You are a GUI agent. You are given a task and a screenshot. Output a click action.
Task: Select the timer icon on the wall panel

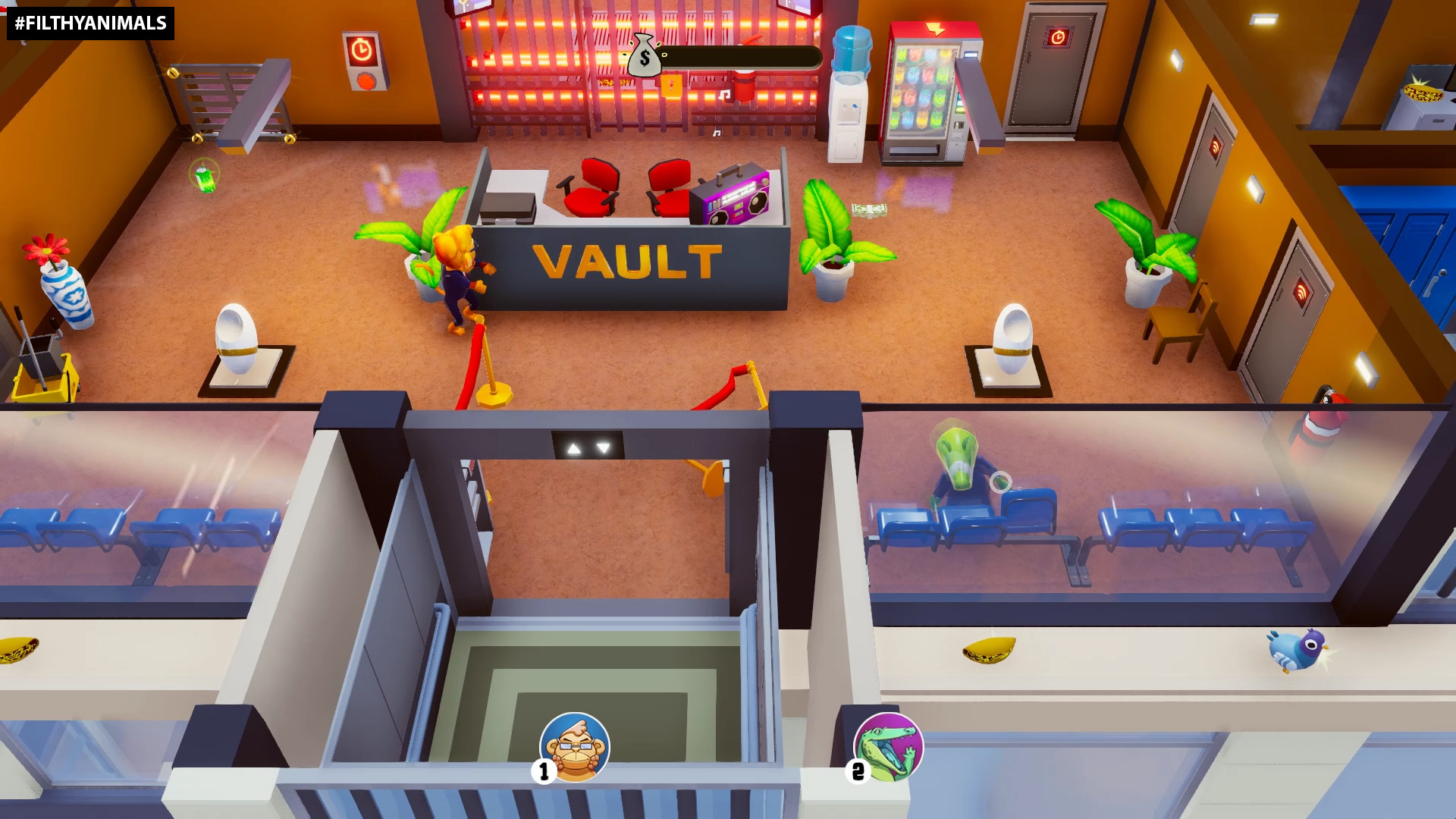tap(362, 47)
